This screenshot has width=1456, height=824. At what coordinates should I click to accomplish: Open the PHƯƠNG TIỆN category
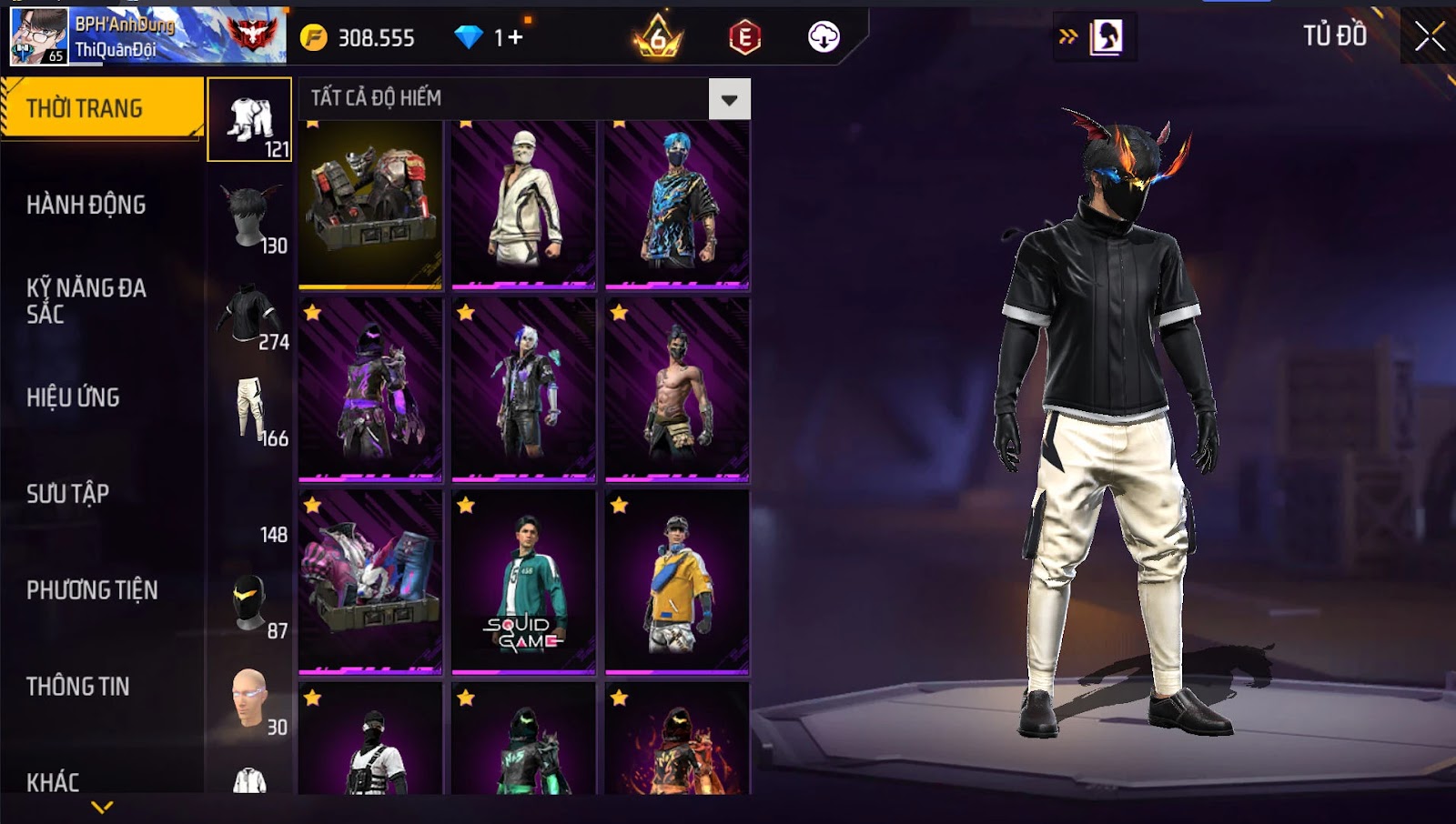[x=92, y=590]
